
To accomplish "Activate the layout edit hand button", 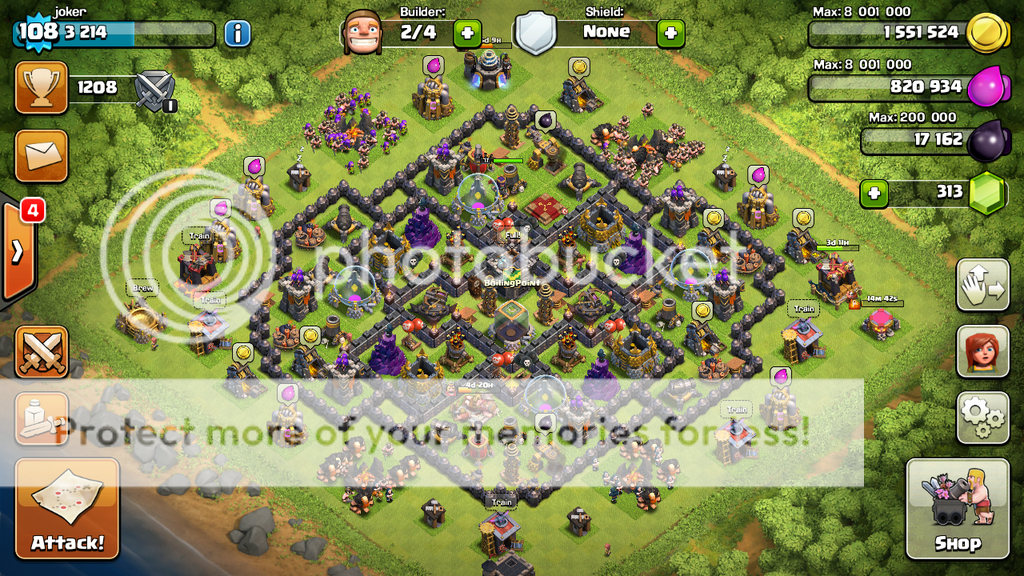I will pos(982,285).
